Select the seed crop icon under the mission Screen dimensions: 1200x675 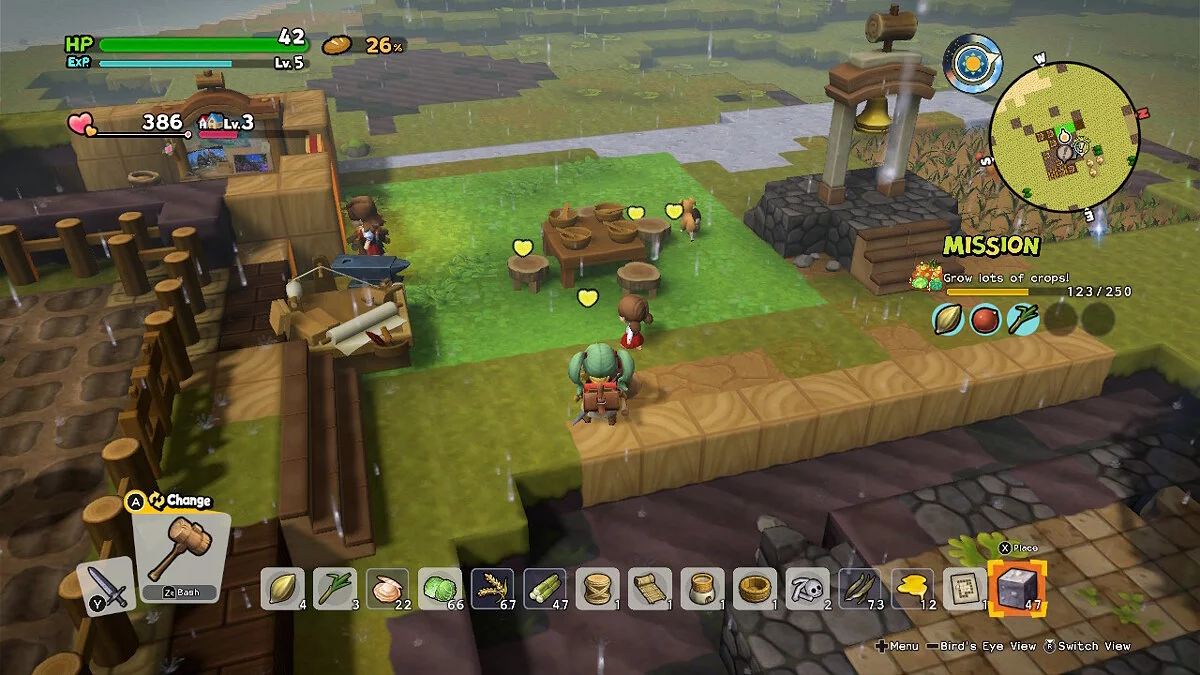948,319
